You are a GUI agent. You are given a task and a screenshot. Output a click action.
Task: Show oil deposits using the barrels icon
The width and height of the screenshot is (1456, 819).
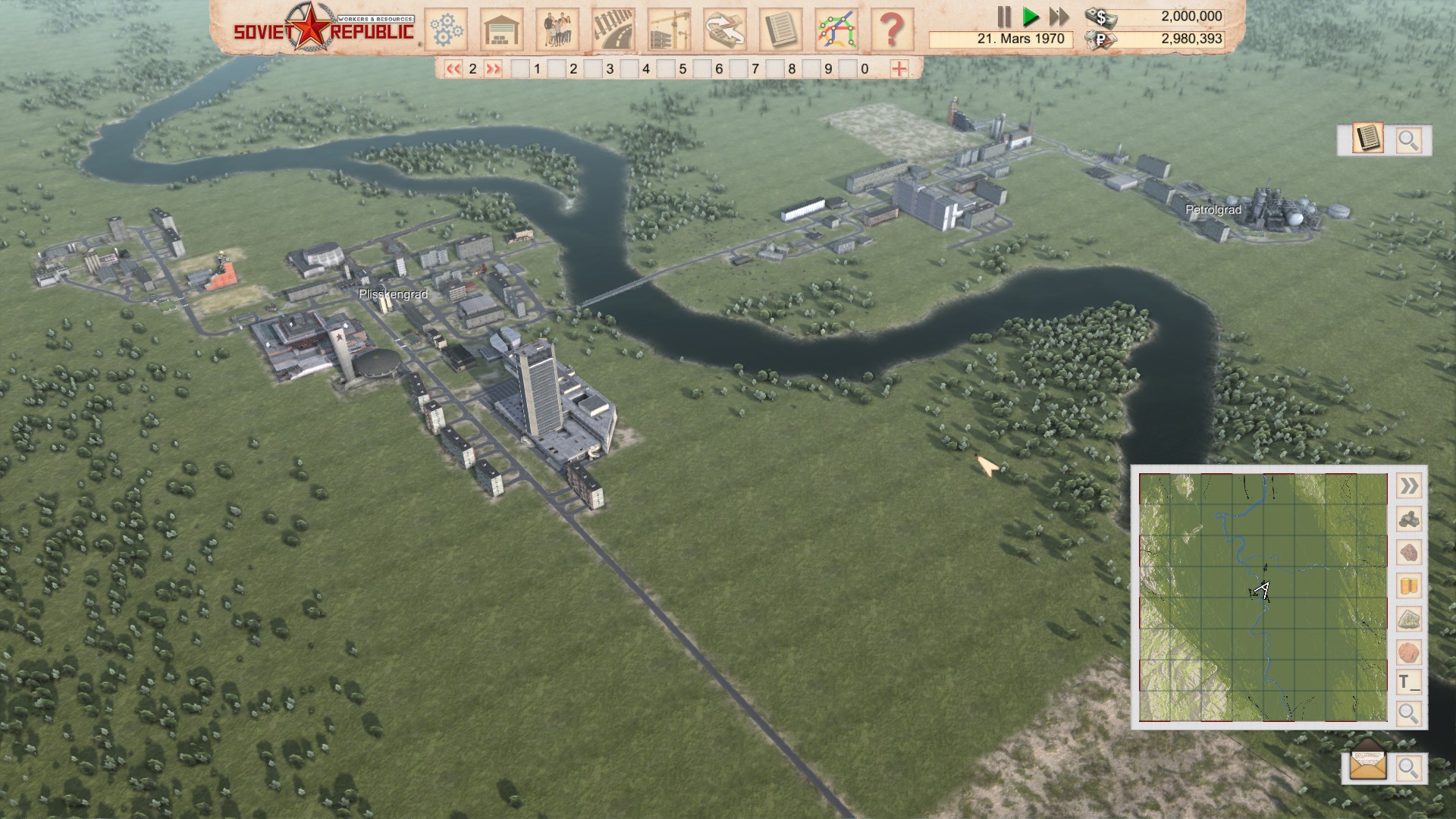click(x=1408, y=586)
